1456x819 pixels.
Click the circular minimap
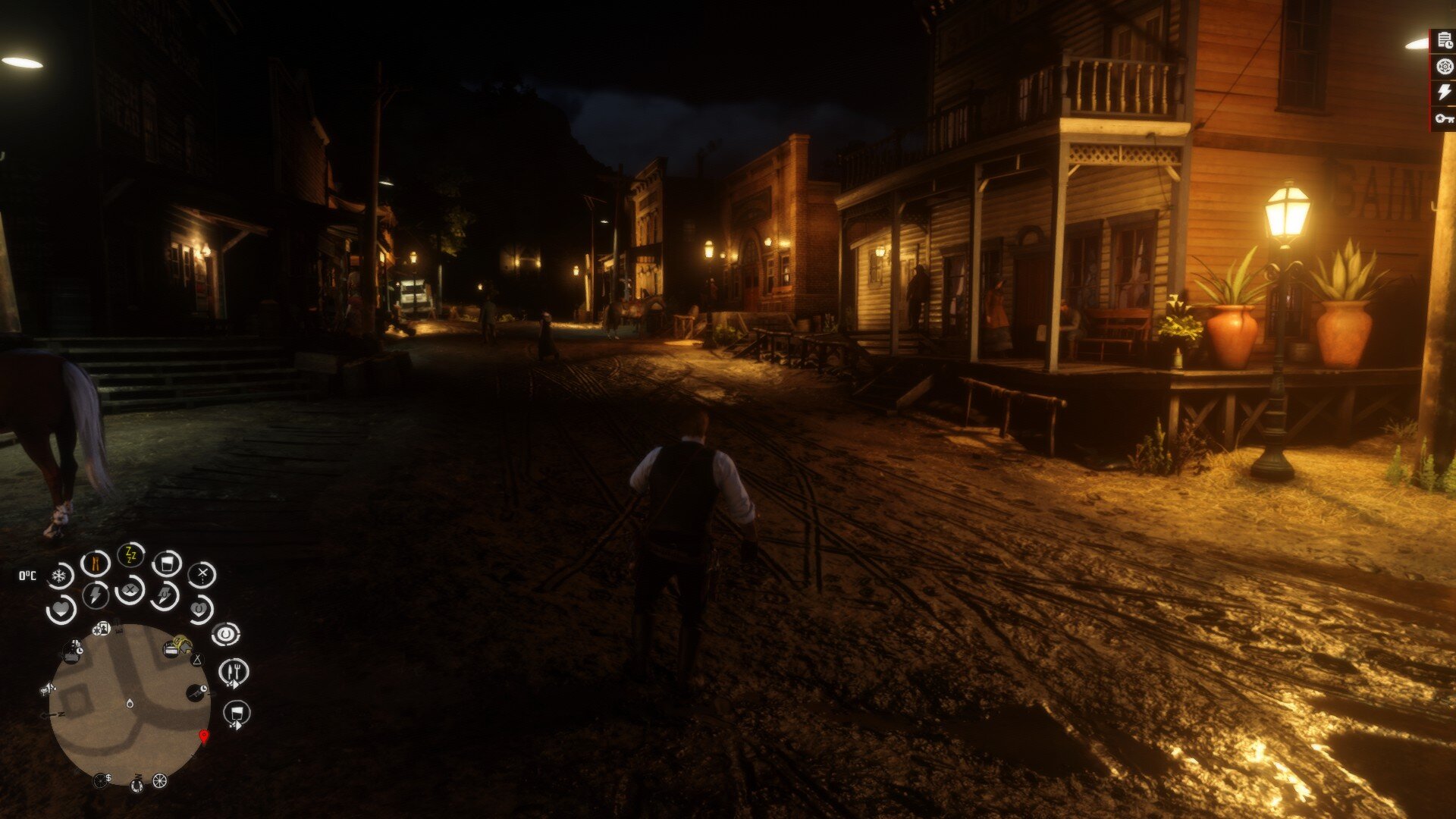[130, 704]
